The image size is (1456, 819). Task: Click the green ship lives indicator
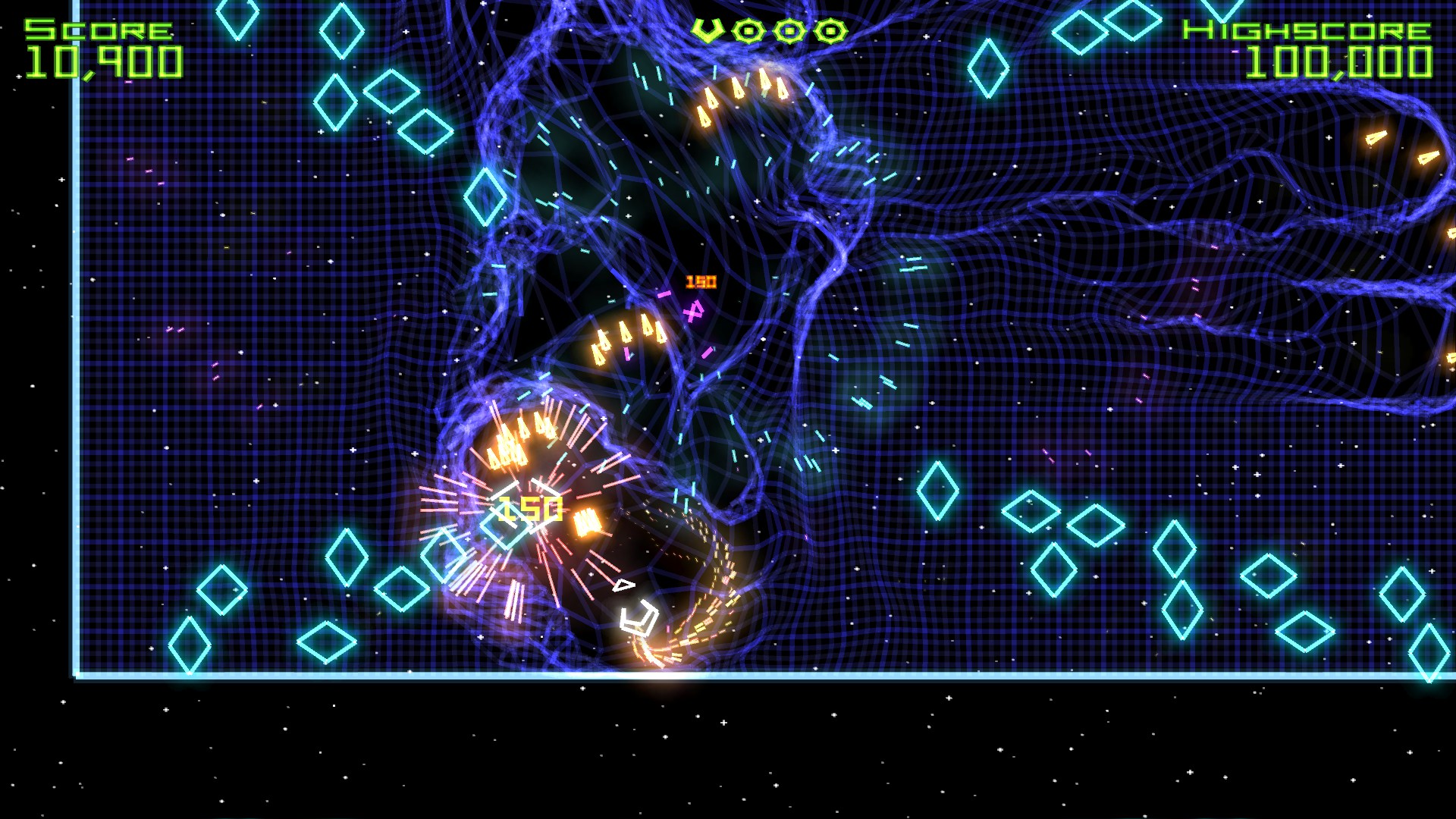tap(707, 30)
